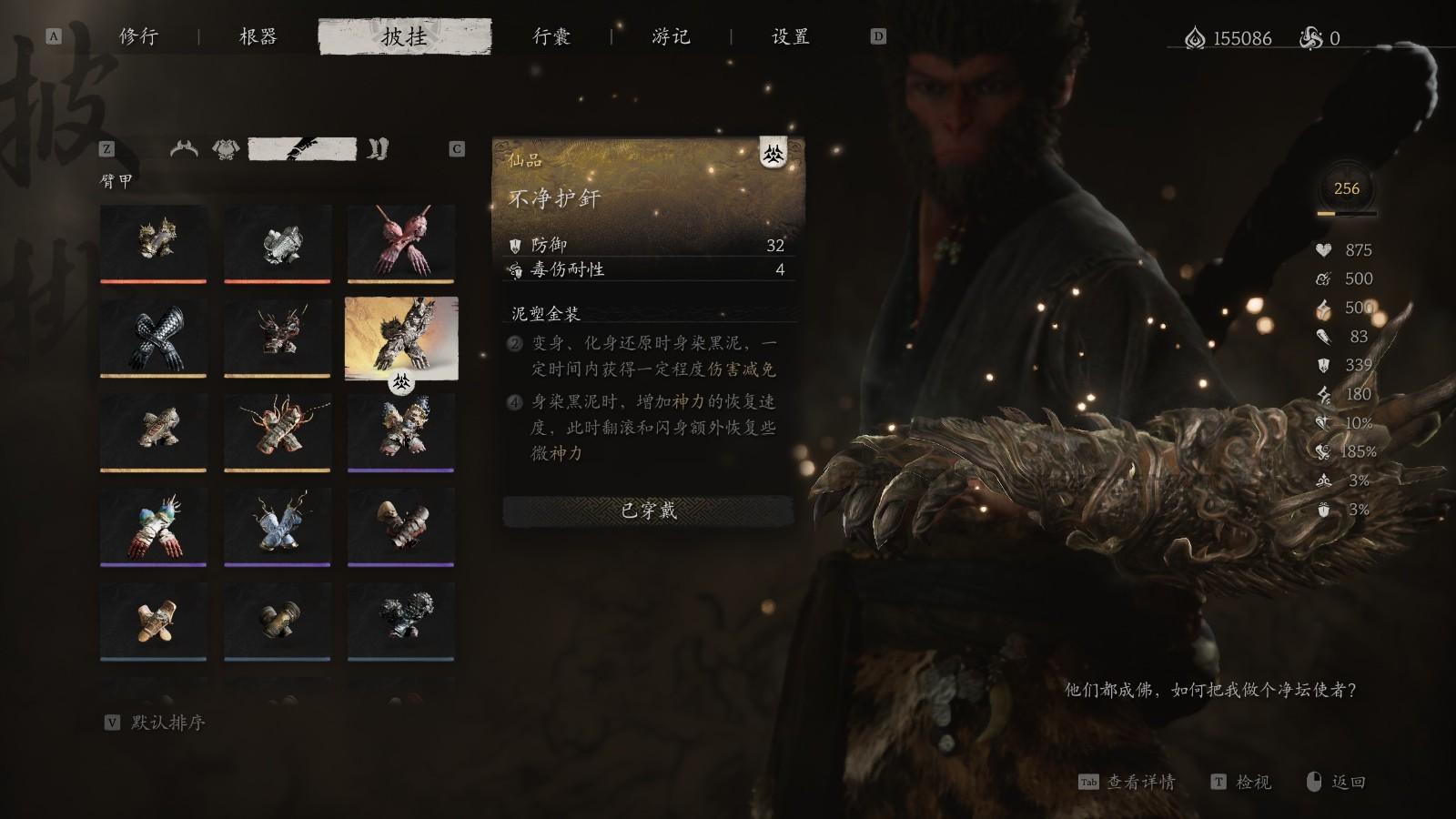Click the defense stat icon showing 339
Image resolution: width=1456 pixels, height=819 pixels.
click(1322, 364)
